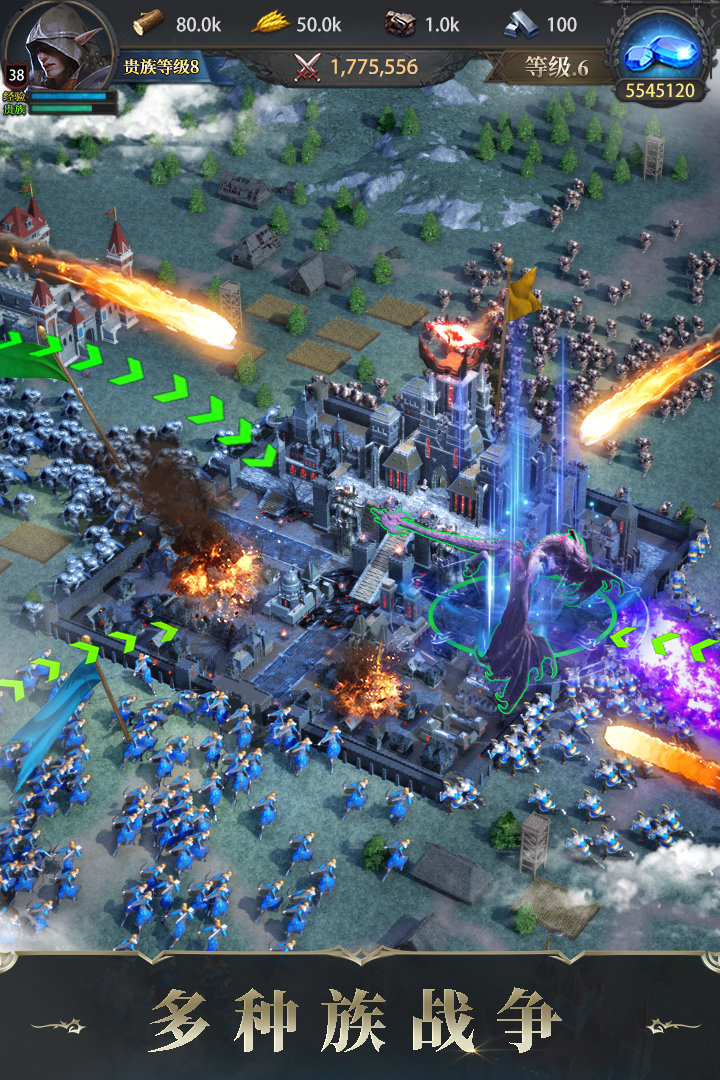Open the noble level 8 banner
The width and height of the screenshot is (720, 1080).
(x=162, y=68)
